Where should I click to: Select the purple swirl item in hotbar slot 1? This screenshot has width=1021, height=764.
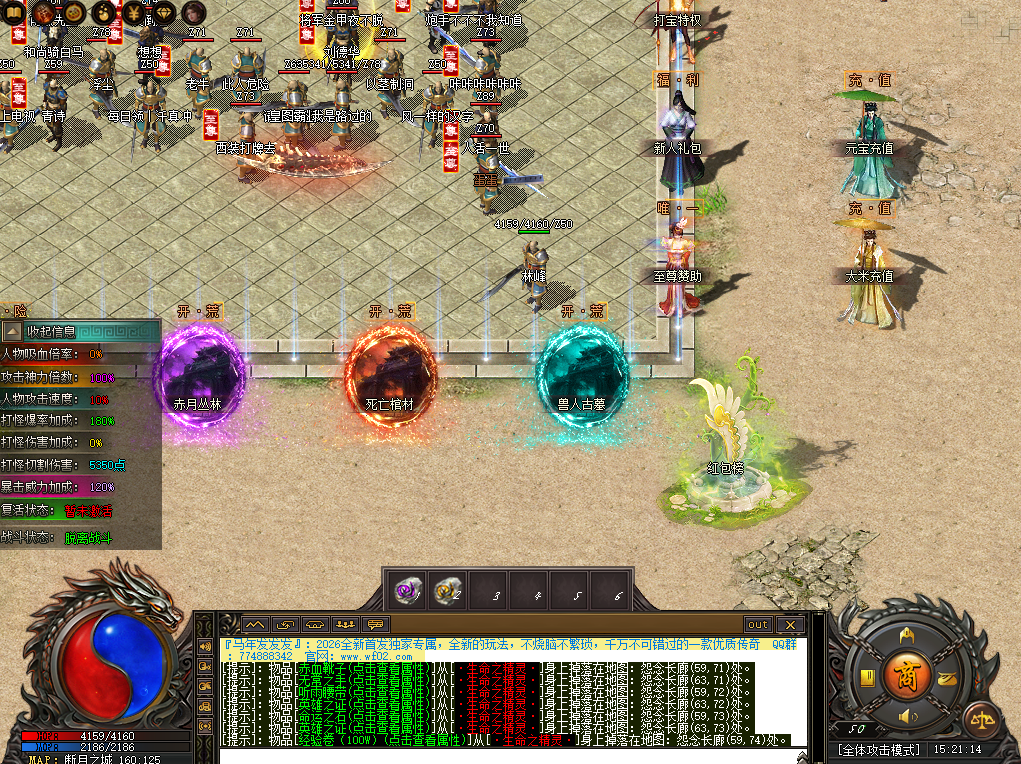pyautogui.click(x=406, y=591)
